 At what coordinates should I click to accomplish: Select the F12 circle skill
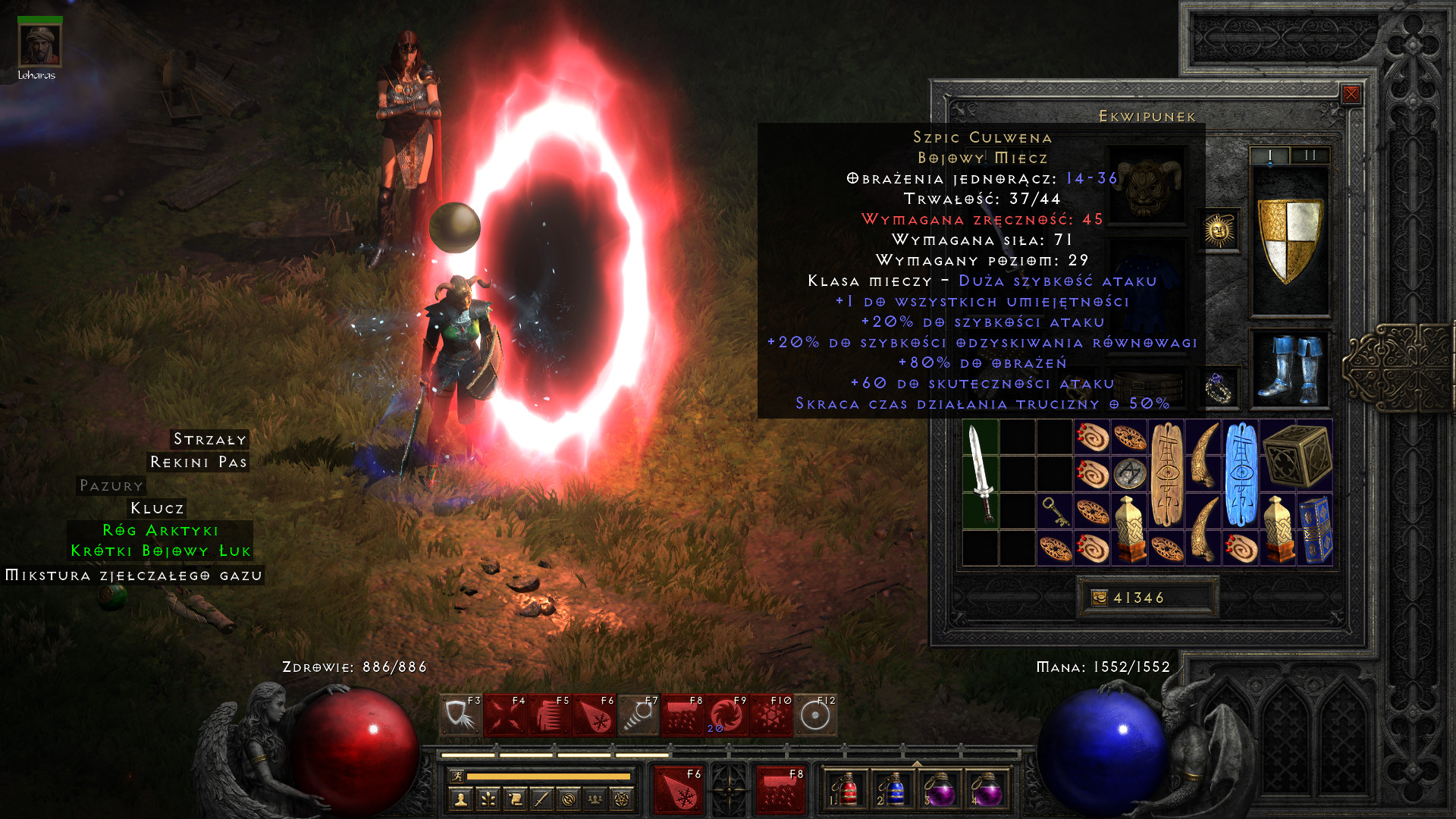[815, 715]
